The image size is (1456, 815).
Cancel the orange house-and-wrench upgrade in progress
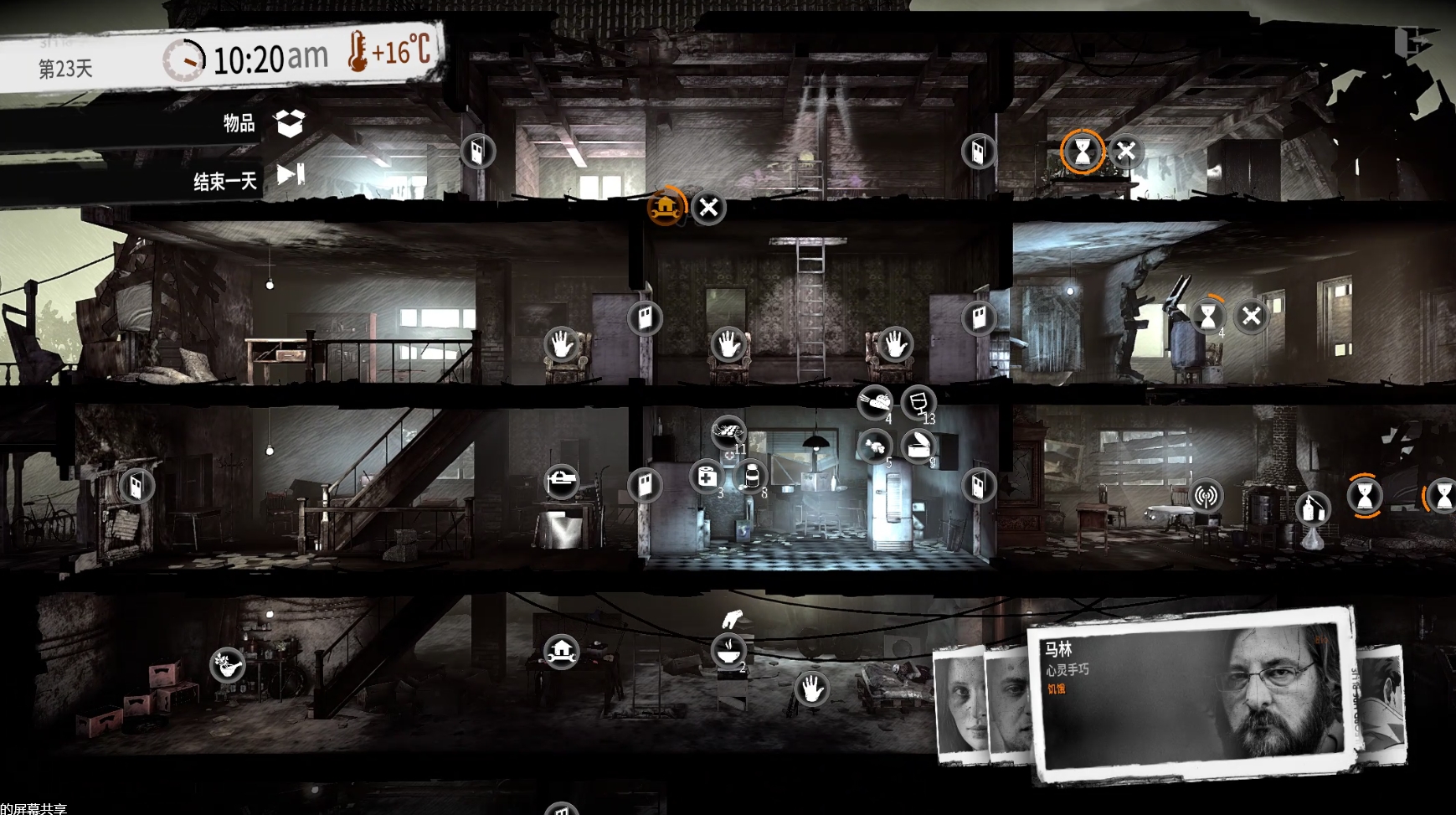coord(708,207)
